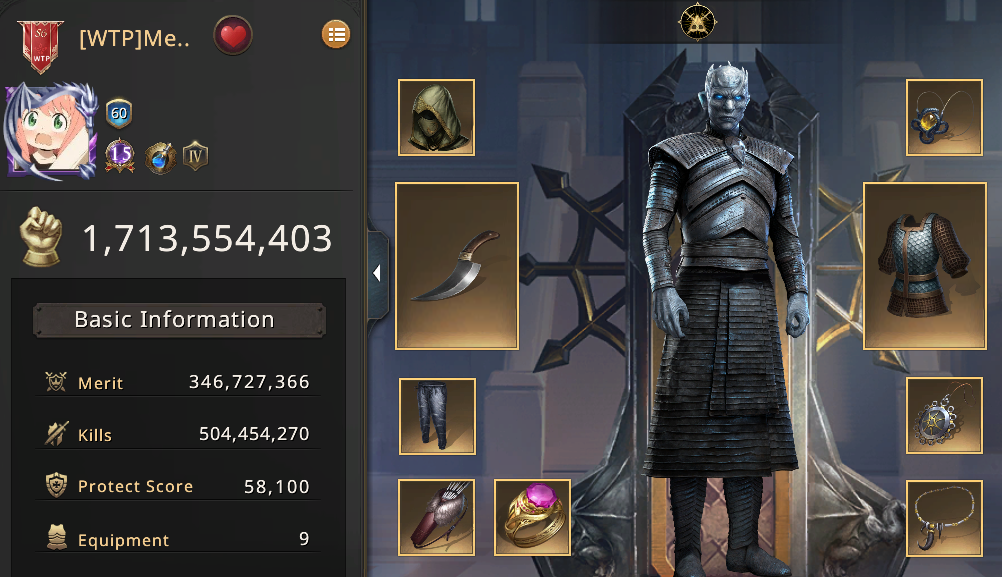
Task: Select the anime girl player avatar
Action: [50, 132]
